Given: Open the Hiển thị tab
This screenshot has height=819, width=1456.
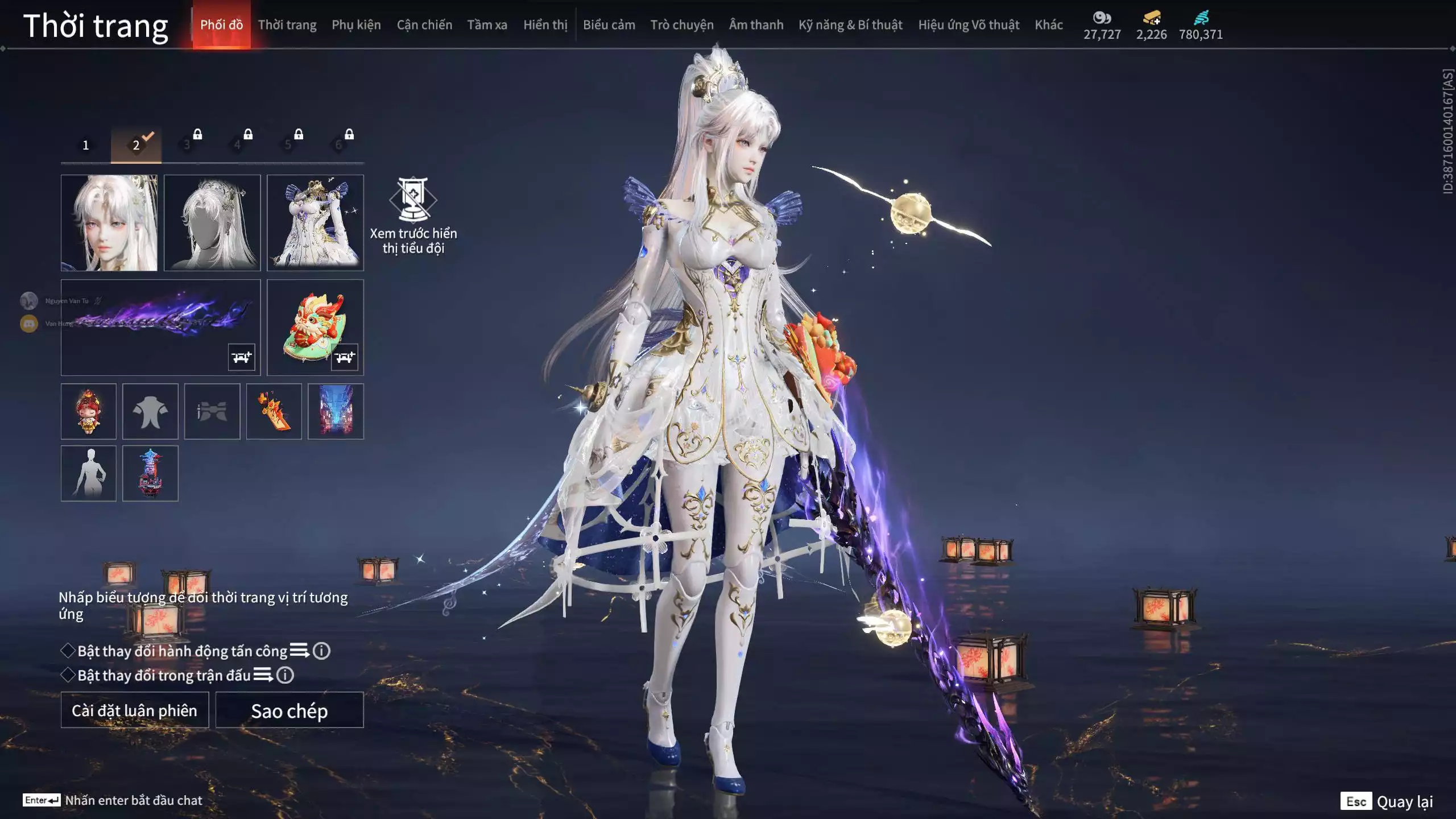Looking at the screenshot, I should tap(545, 25).
